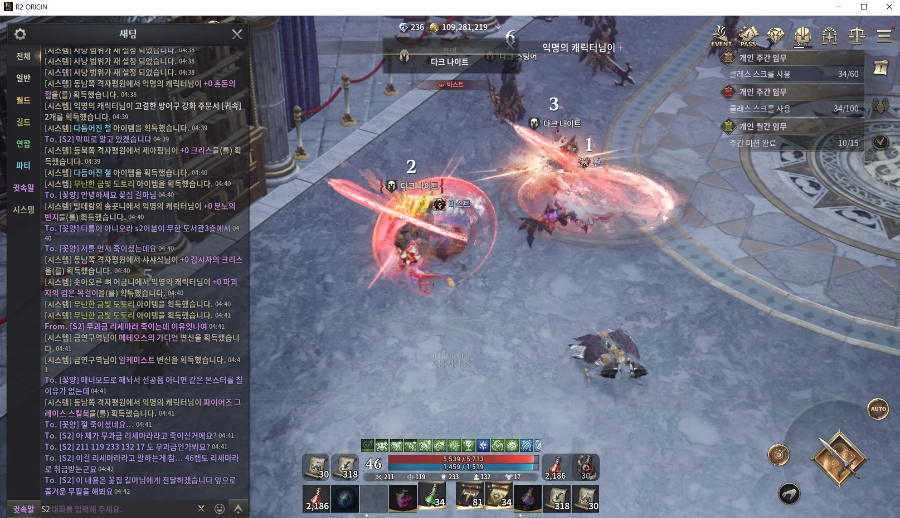Switch to the 일반 chat tab
The width and height of the screenshot is (900, 518).
pyautogui.click(x=23, y=78)
